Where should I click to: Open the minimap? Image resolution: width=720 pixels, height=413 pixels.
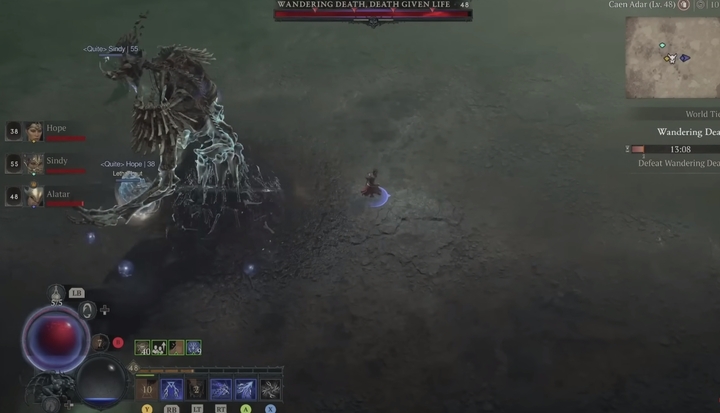coord(672,57)
